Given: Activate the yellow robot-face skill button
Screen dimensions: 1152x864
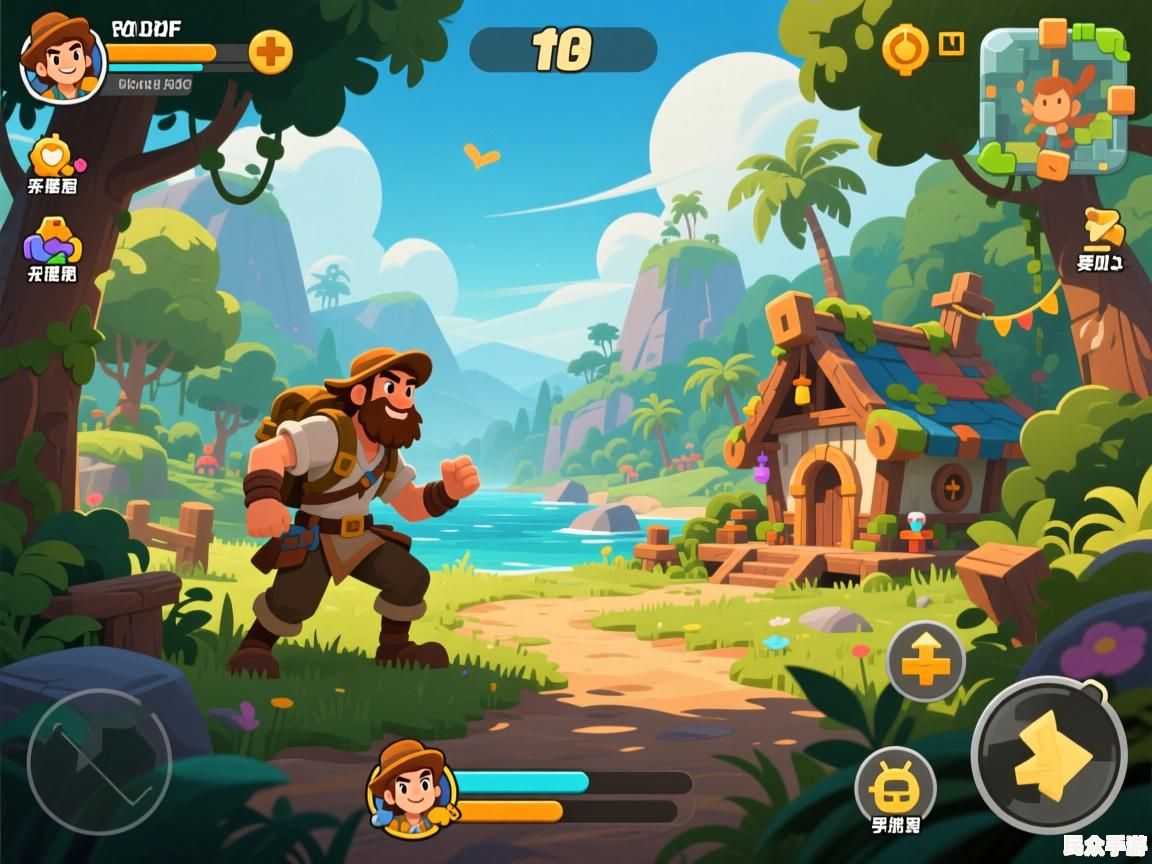Looking at the screenshot, I should [895, 786].
